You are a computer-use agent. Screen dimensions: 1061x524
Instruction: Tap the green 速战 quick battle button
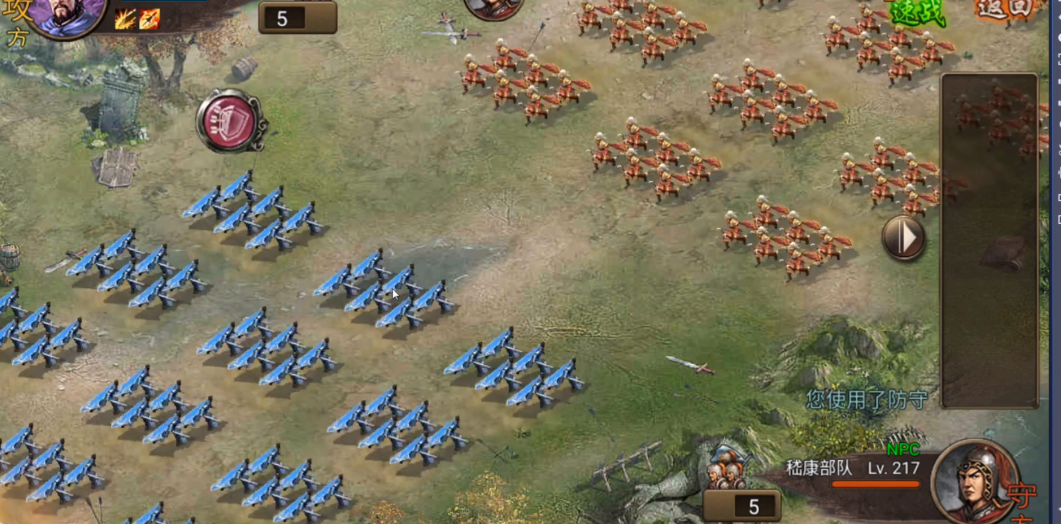point(916,12)
